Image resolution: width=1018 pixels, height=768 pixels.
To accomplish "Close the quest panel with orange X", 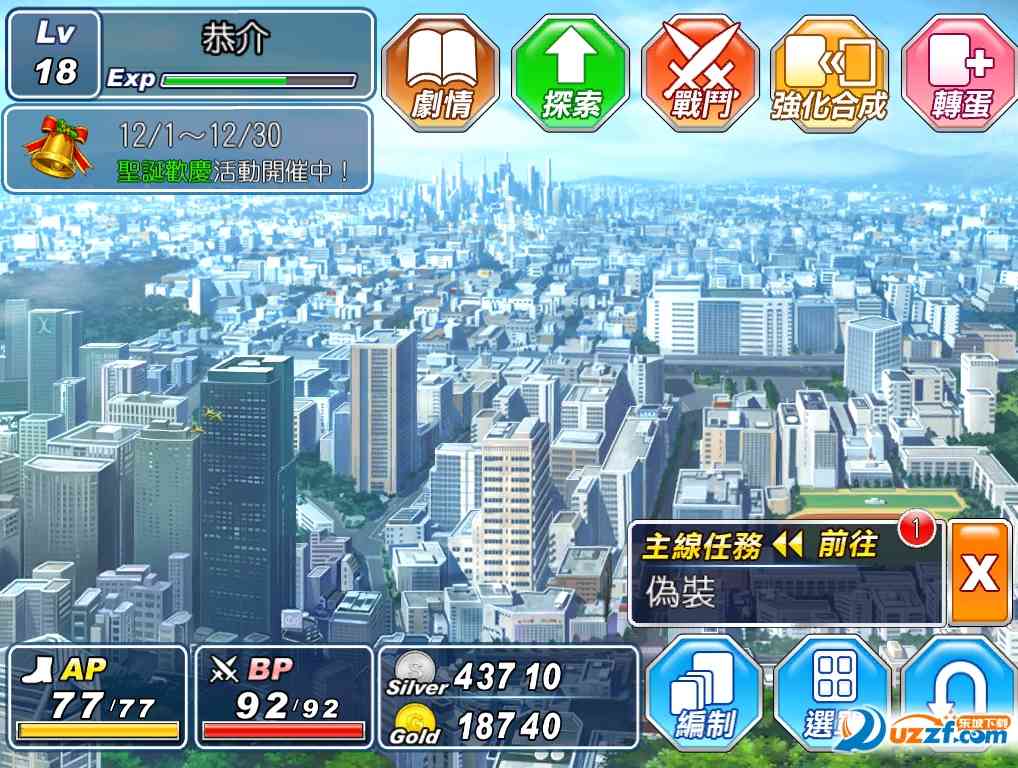I will [x=979, y=573].
